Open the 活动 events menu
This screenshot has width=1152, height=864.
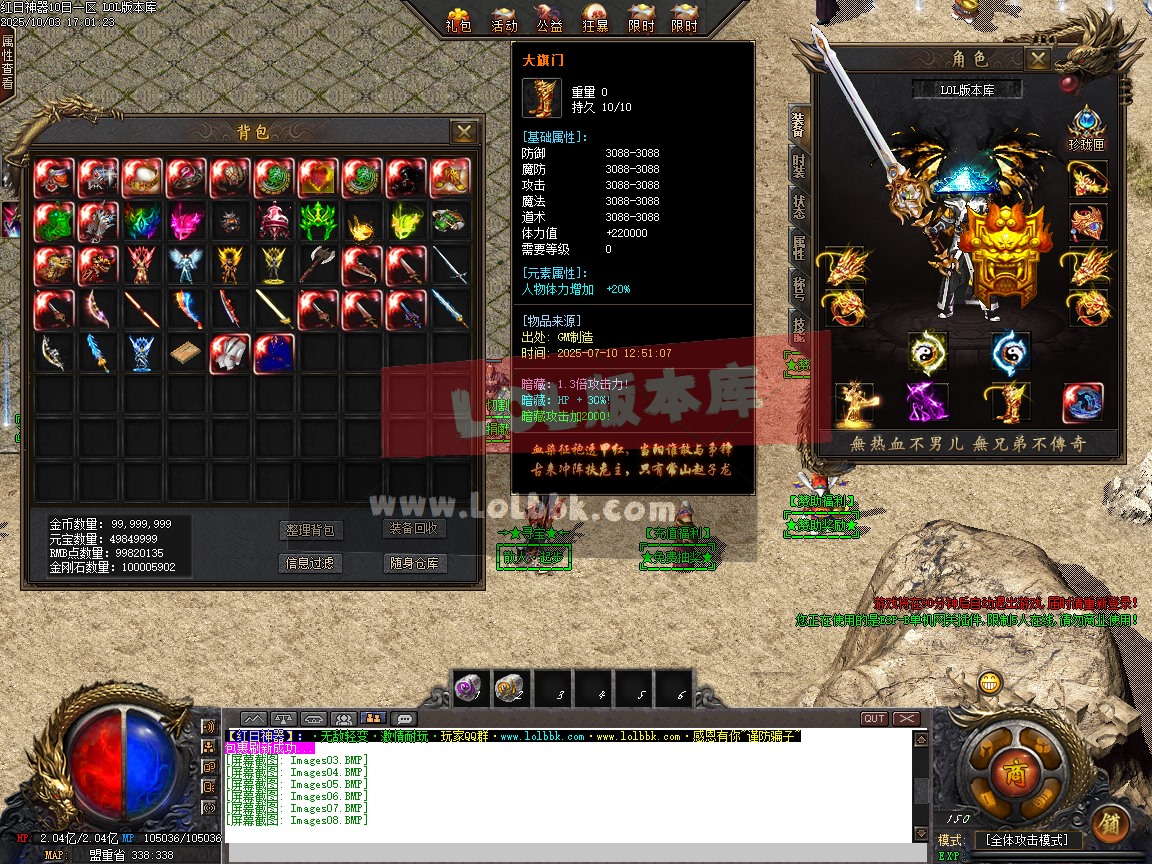[505, 18]
